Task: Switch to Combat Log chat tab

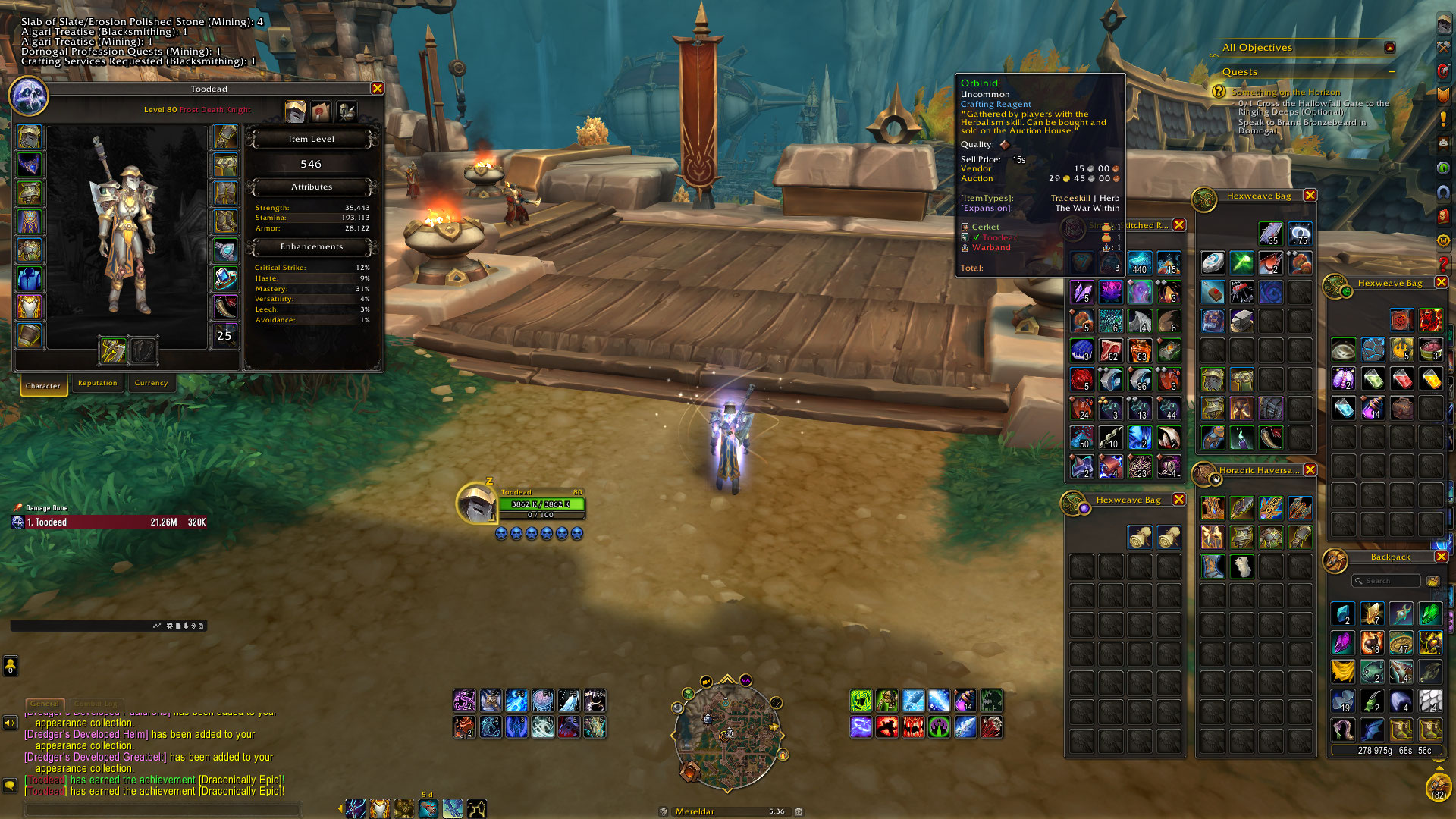Action: pos(96,704)
